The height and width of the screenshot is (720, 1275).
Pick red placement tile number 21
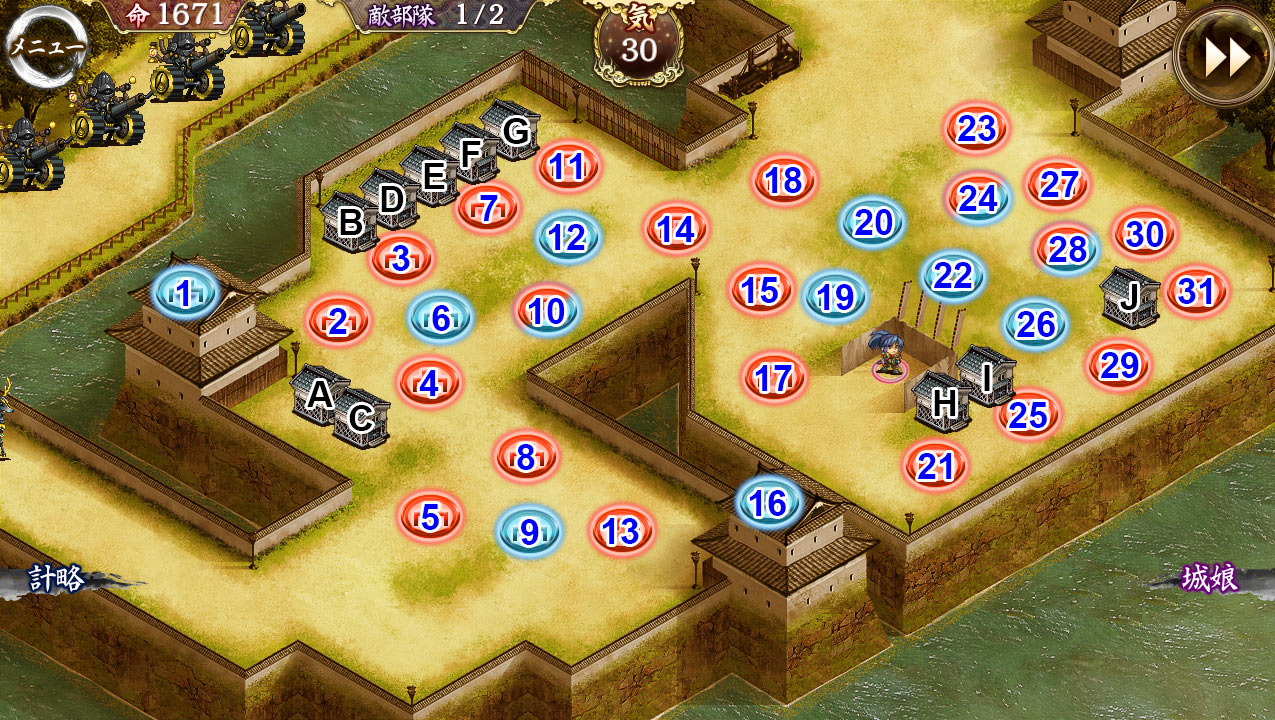[936, 466]
